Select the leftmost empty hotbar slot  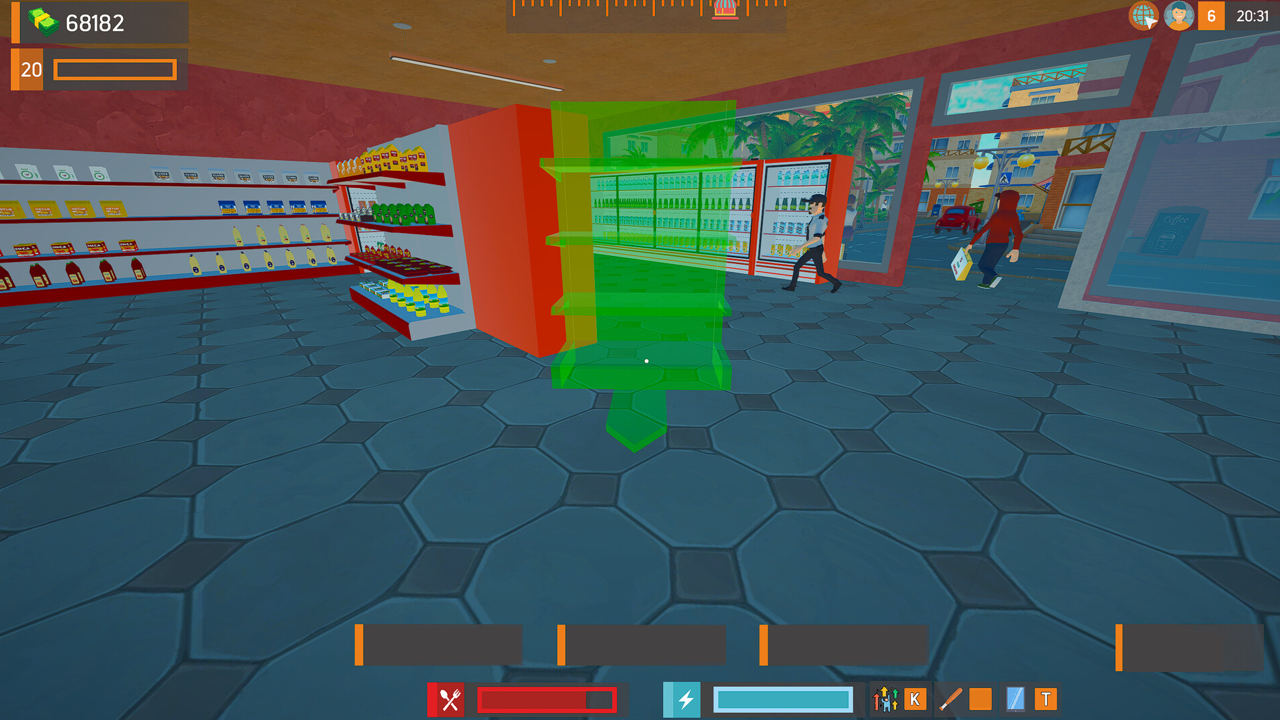(x=440, y=645)
